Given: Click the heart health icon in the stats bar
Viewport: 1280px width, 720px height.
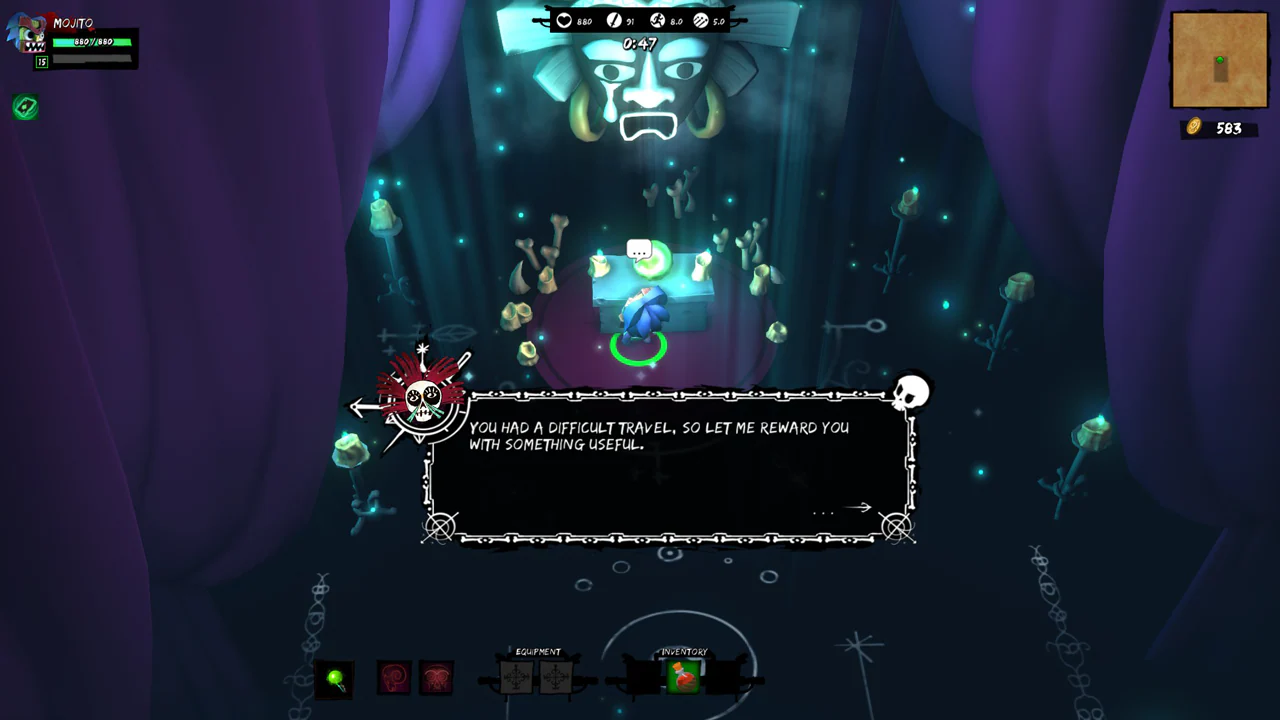Looking at the screenshot, I should [564, 21].
